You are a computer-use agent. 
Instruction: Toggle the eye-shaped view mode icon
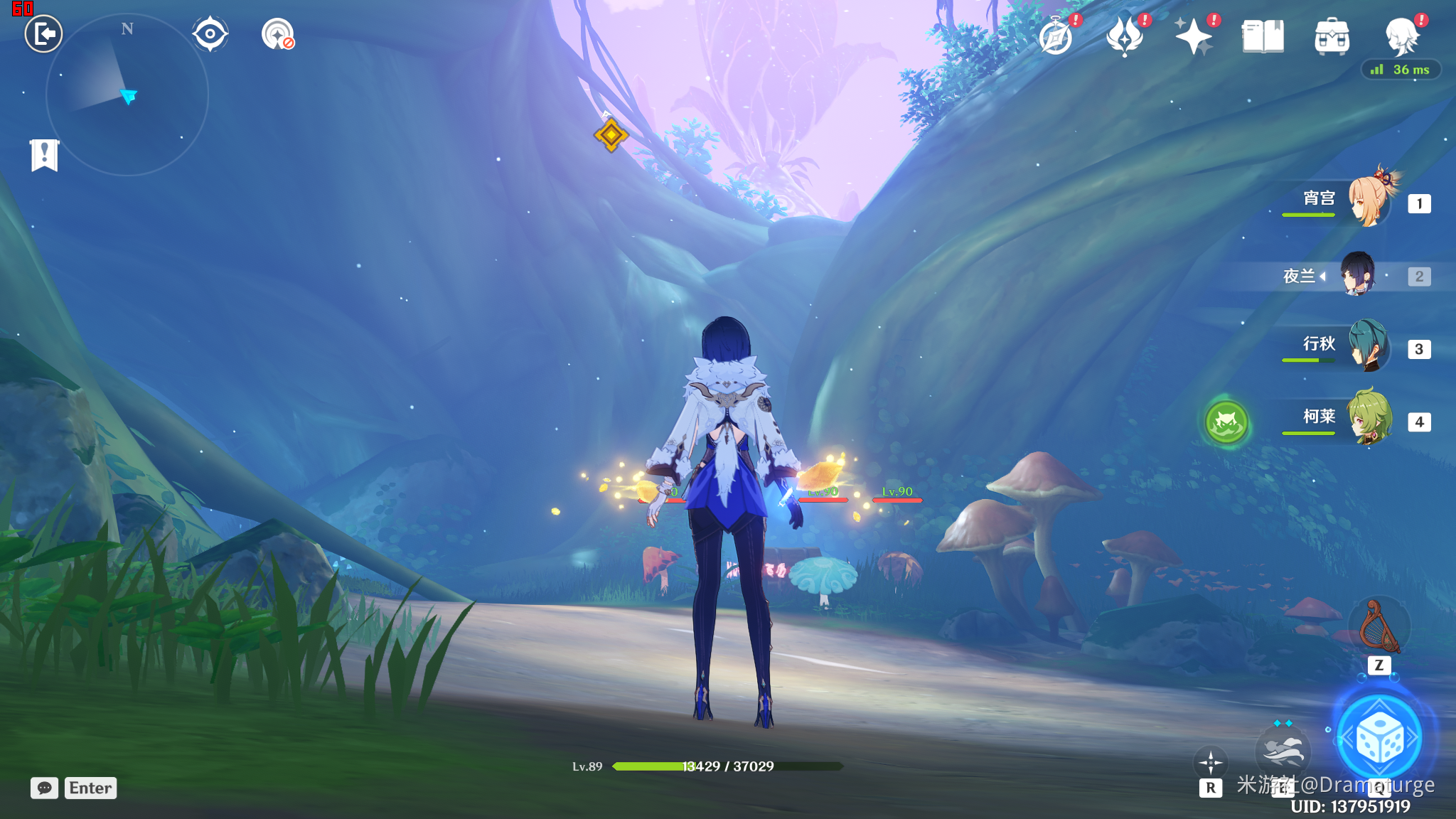(210, 34)
